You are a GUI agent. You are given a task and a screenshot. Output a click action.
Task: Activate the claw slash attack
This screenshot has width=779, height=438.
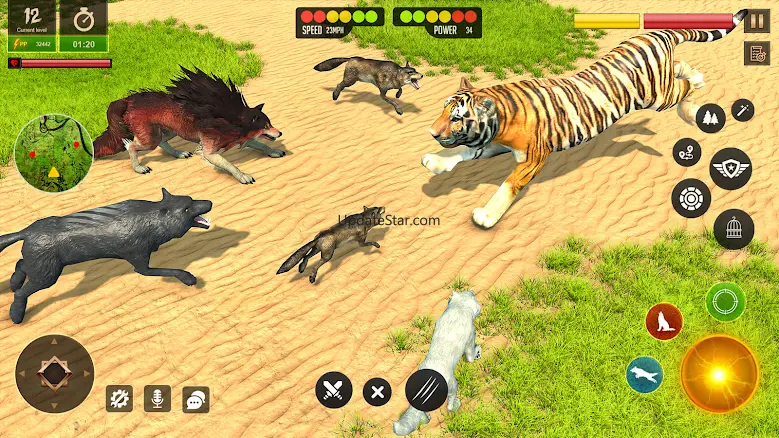click(x=426, y=390)
